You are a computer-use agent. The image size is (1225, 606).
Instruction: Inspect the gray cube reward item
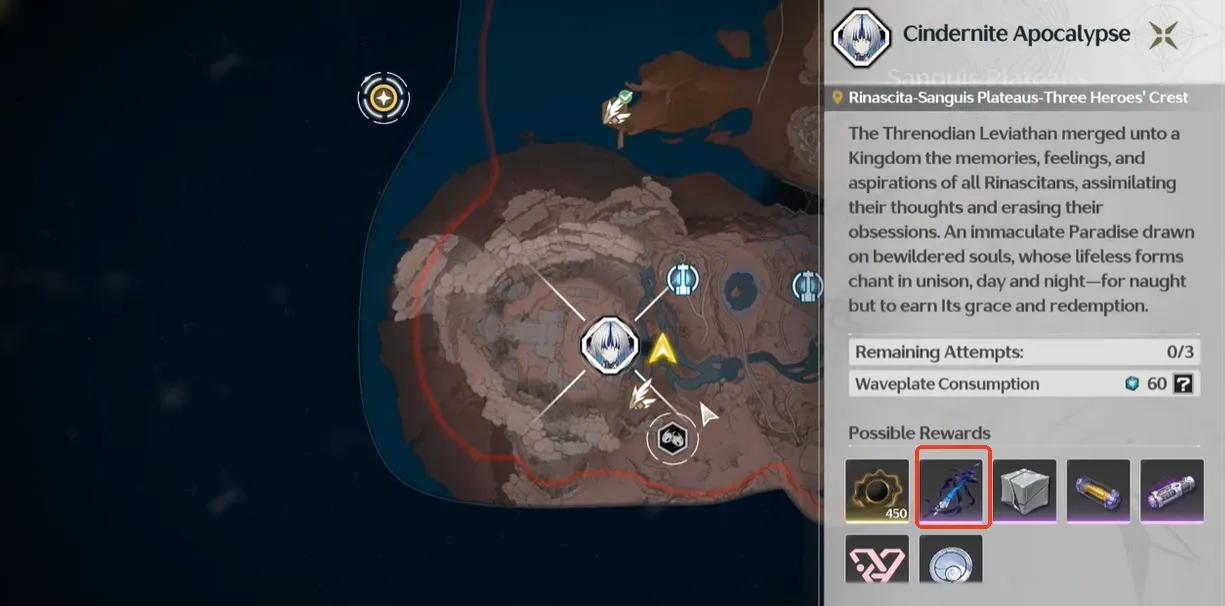tap(1025, 491)
